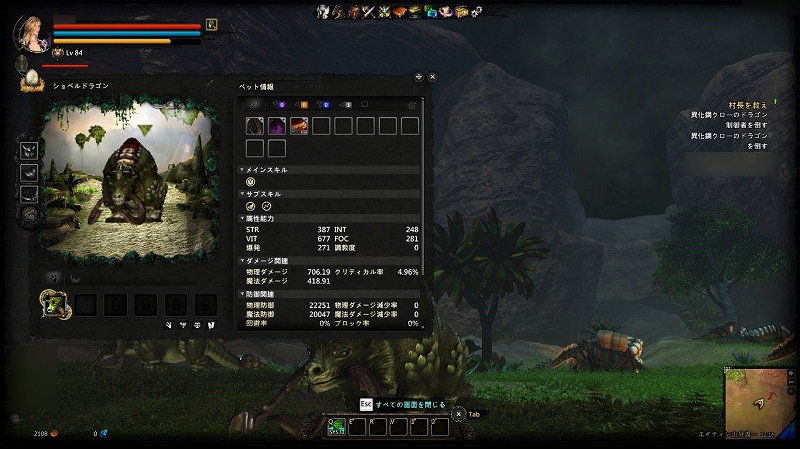
Task: Open the chat bubbles icon in top toolbar
Action: click(x=430, y=11)
